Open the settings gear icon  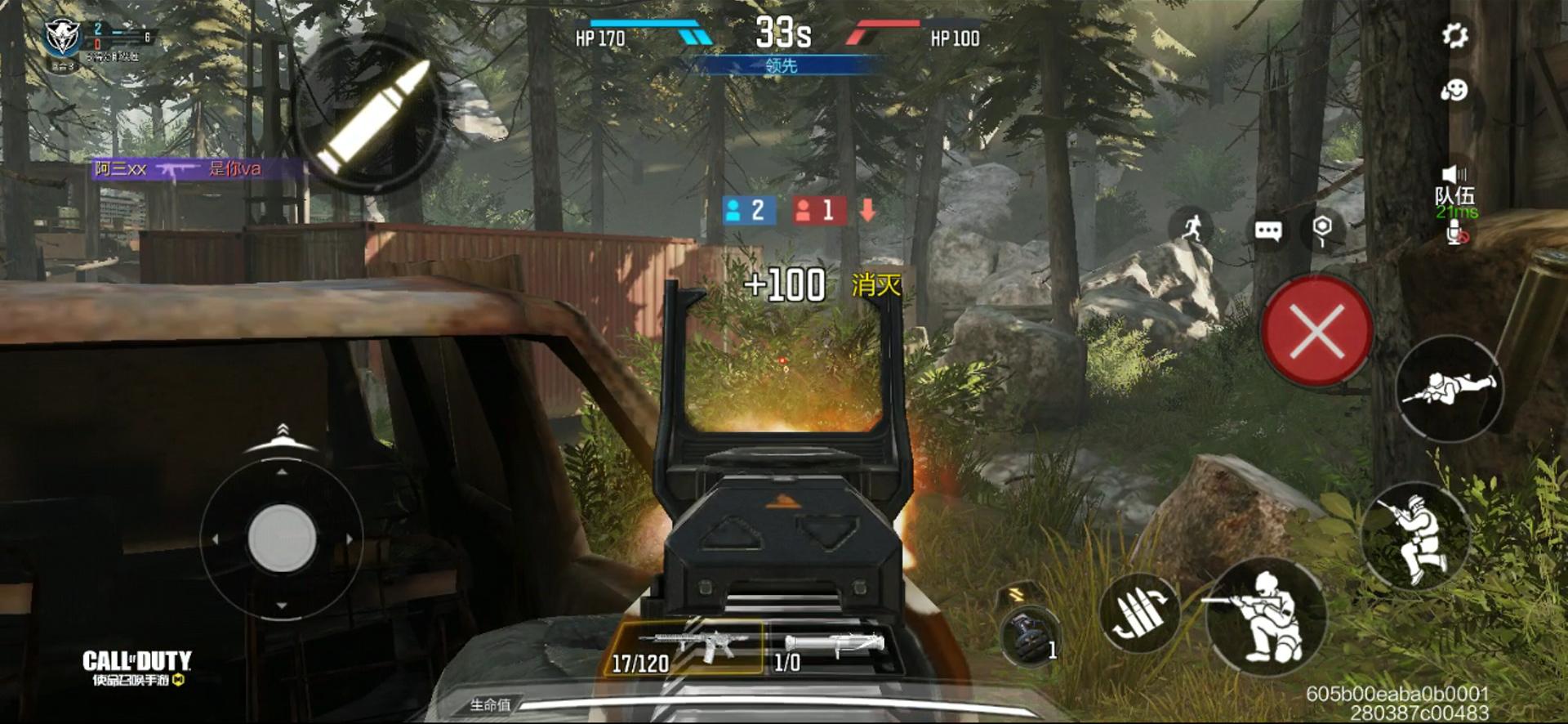click(x=1454, y=35)
